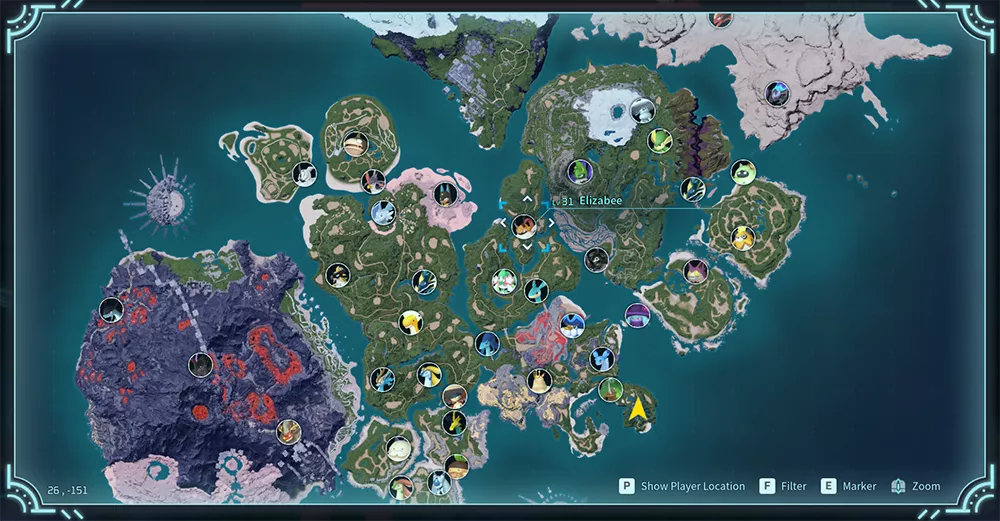Select the blue penguin Penking marker
The image size is (1000, 521).
(x=572, y=324)
